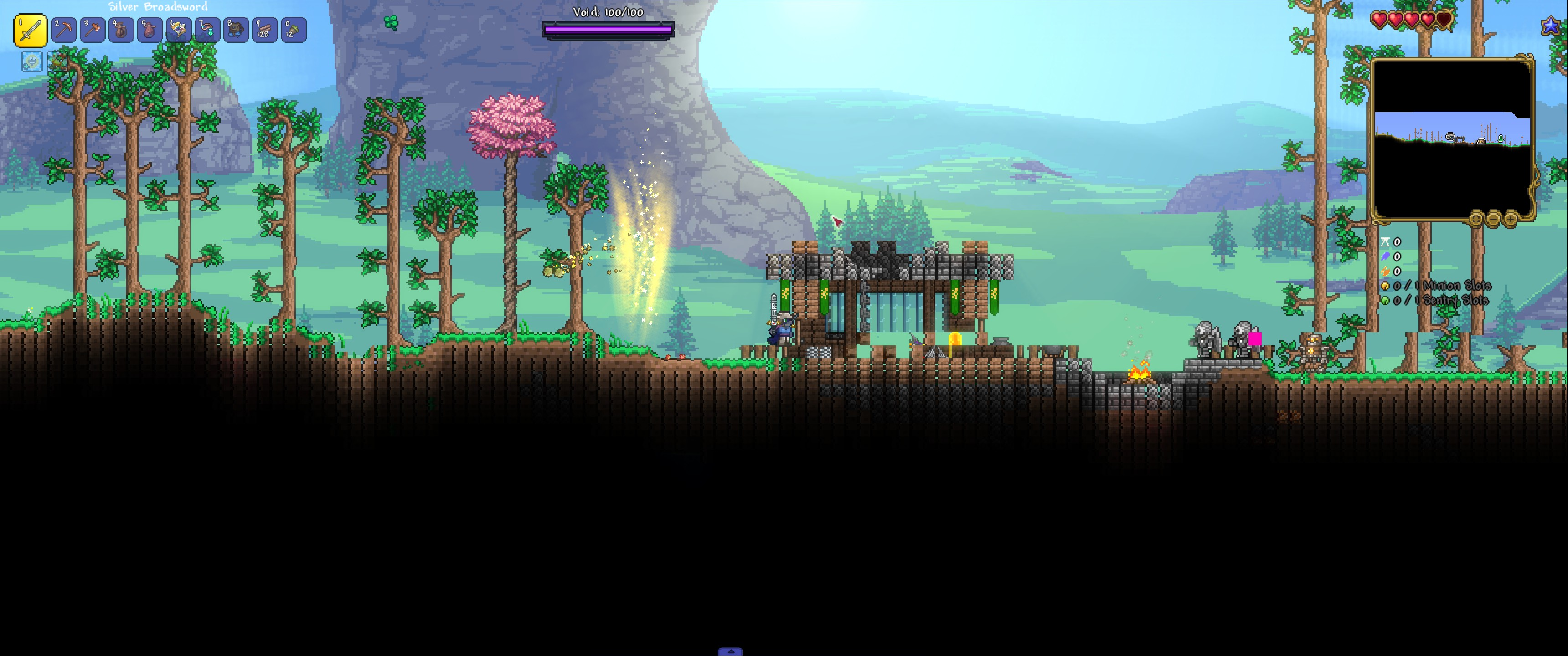Viewport: 1568px width, 656px height.
Task: Reset the minimap zoom with the leftmost minimap button
Action: (x=1476, y=219)
